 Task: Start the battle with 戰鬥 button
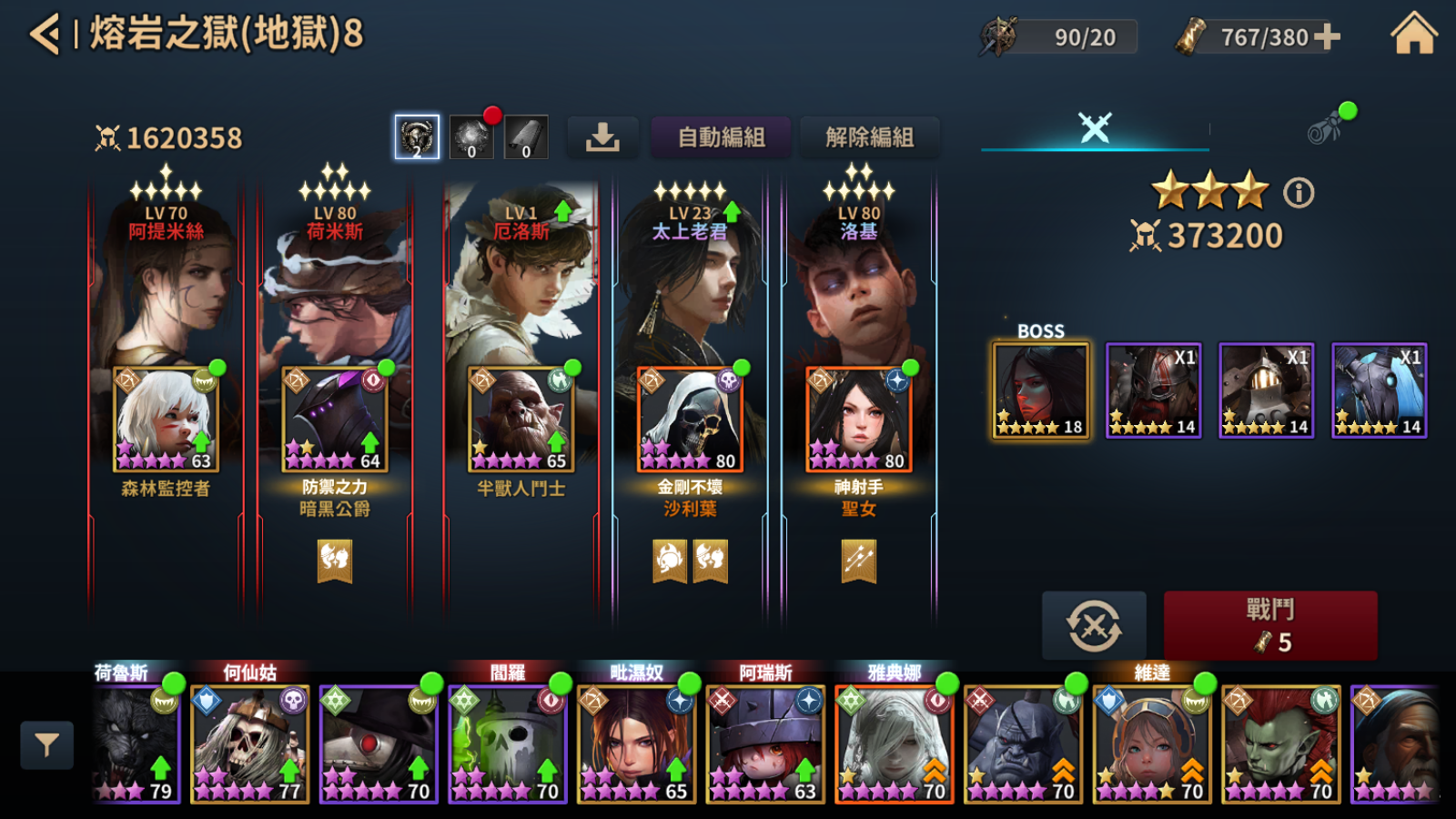click(x=1269, y=626)
